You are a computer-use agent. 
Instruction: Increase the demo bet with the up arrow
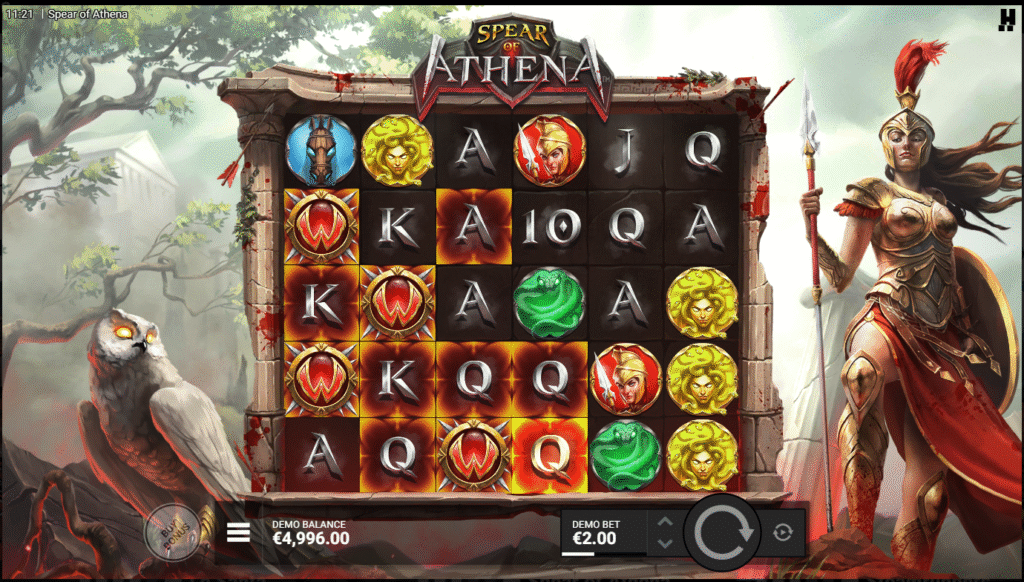[x=665, y=521]
